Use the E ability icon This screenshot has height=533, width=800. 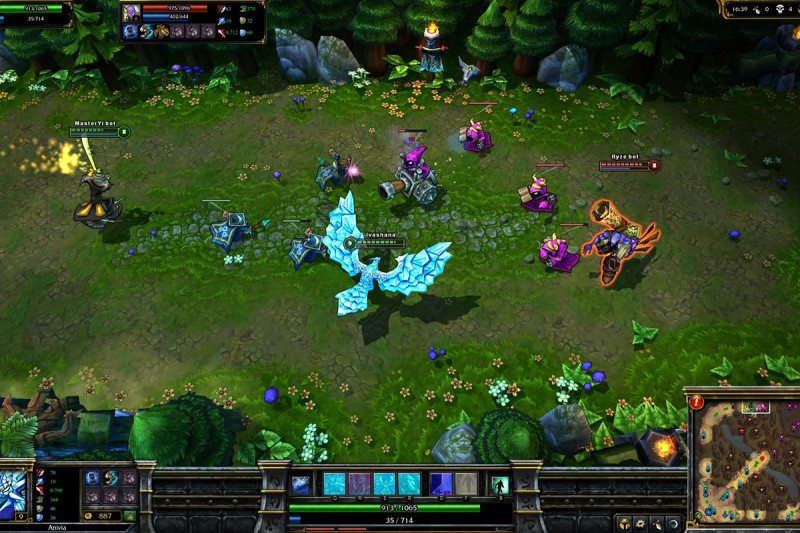[x=384, y=484]
